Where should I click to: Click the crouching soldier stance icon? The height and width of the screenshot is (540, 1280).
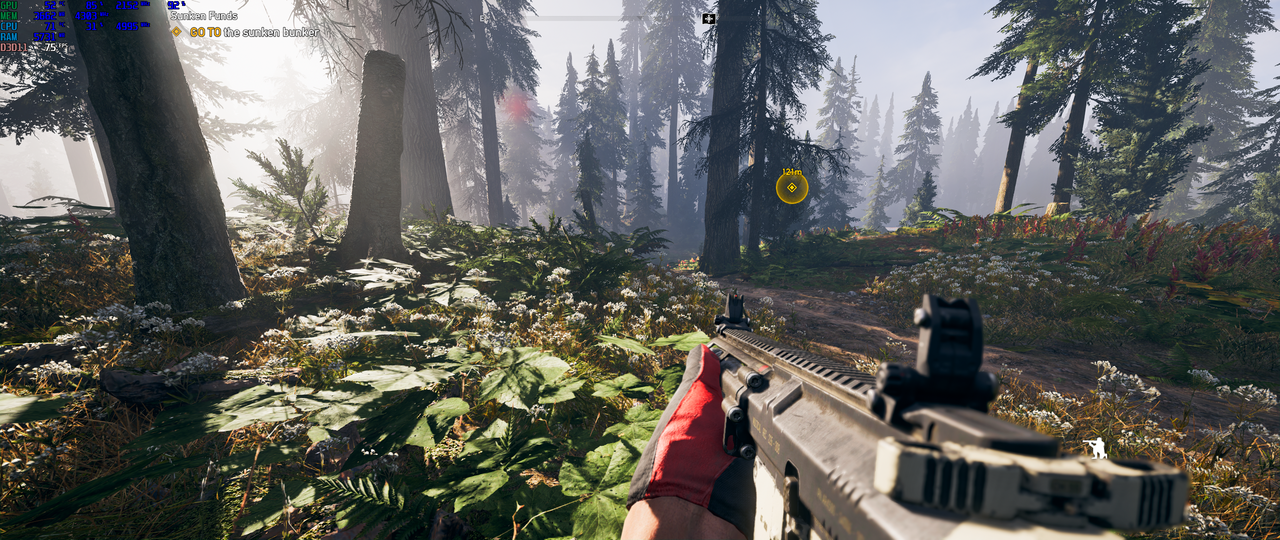tap(1097, 449)
